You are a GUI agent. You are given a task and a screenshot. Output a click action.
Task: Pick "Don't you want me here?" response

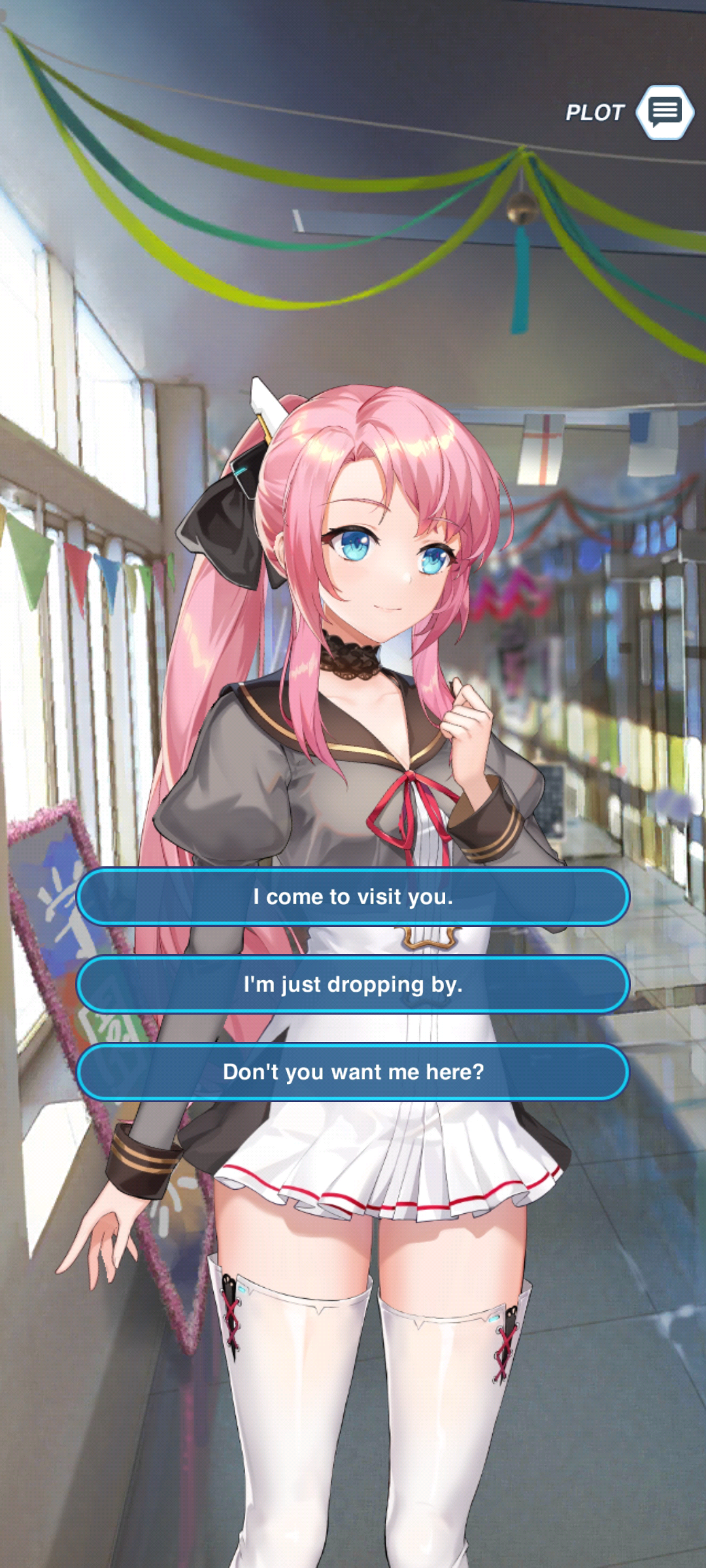[x=353, y=1072]
